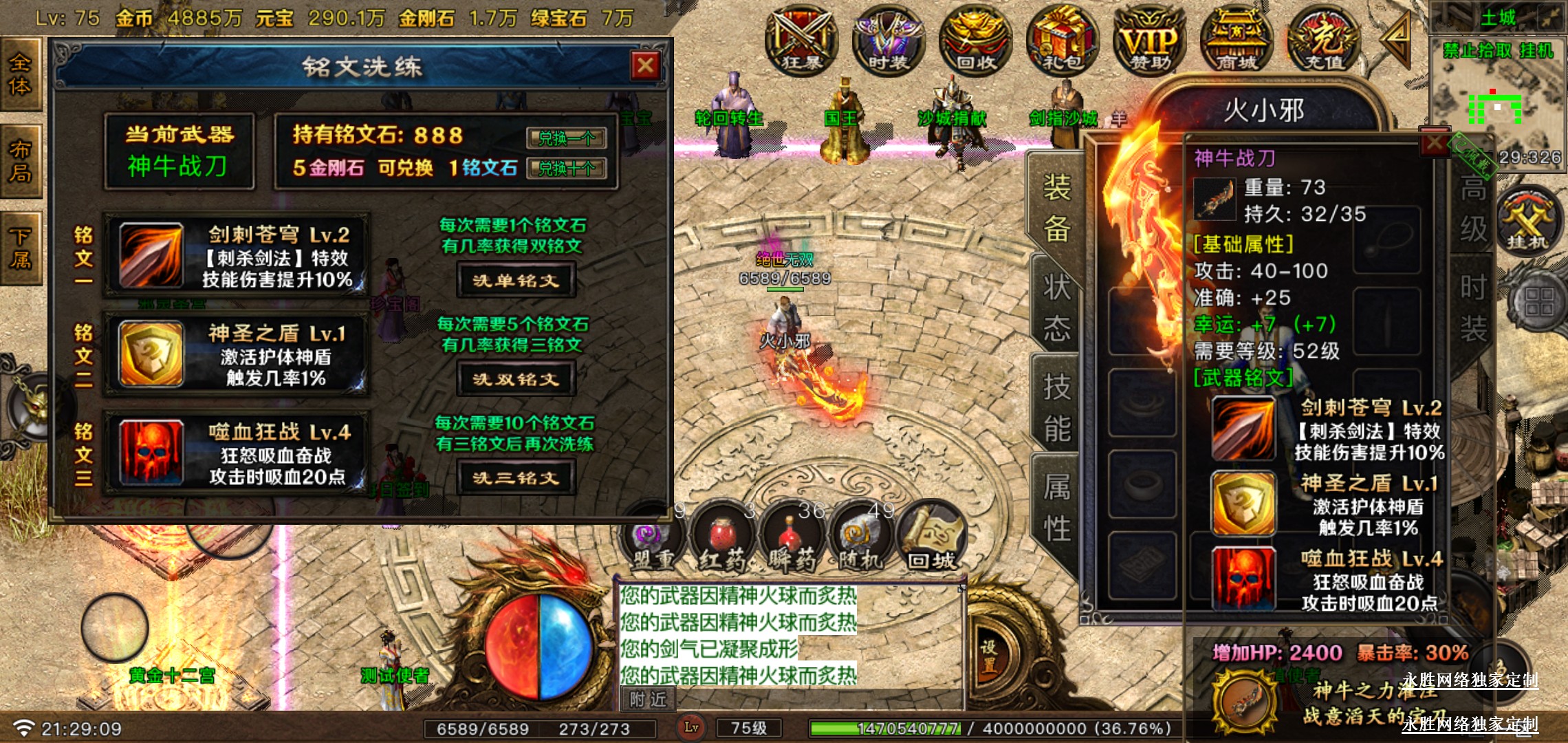
Task: Close the 铭文洗练 inscription panel
Action: click(x=645, y=66)
